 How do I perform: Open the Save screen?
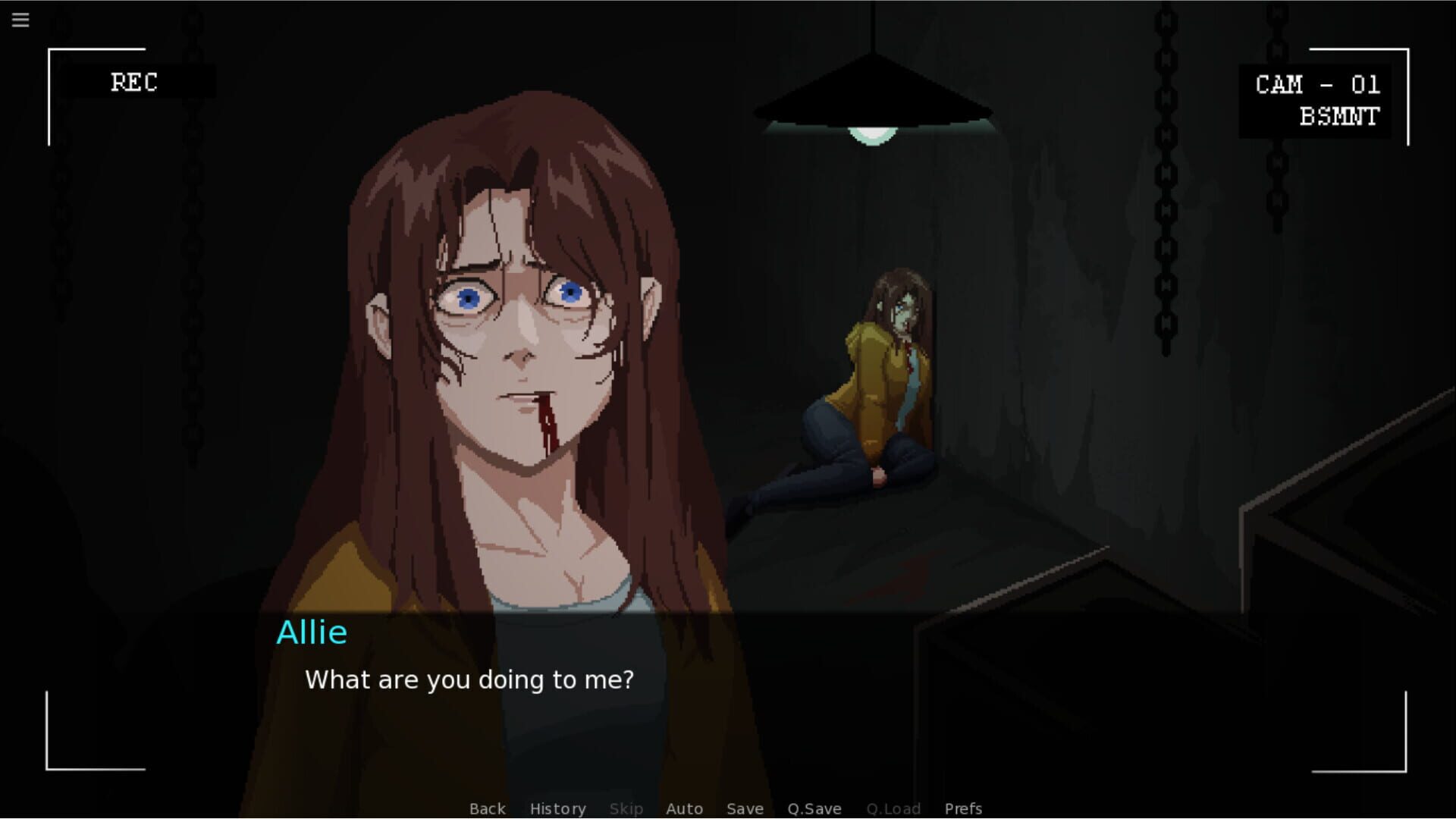(745, 808)
